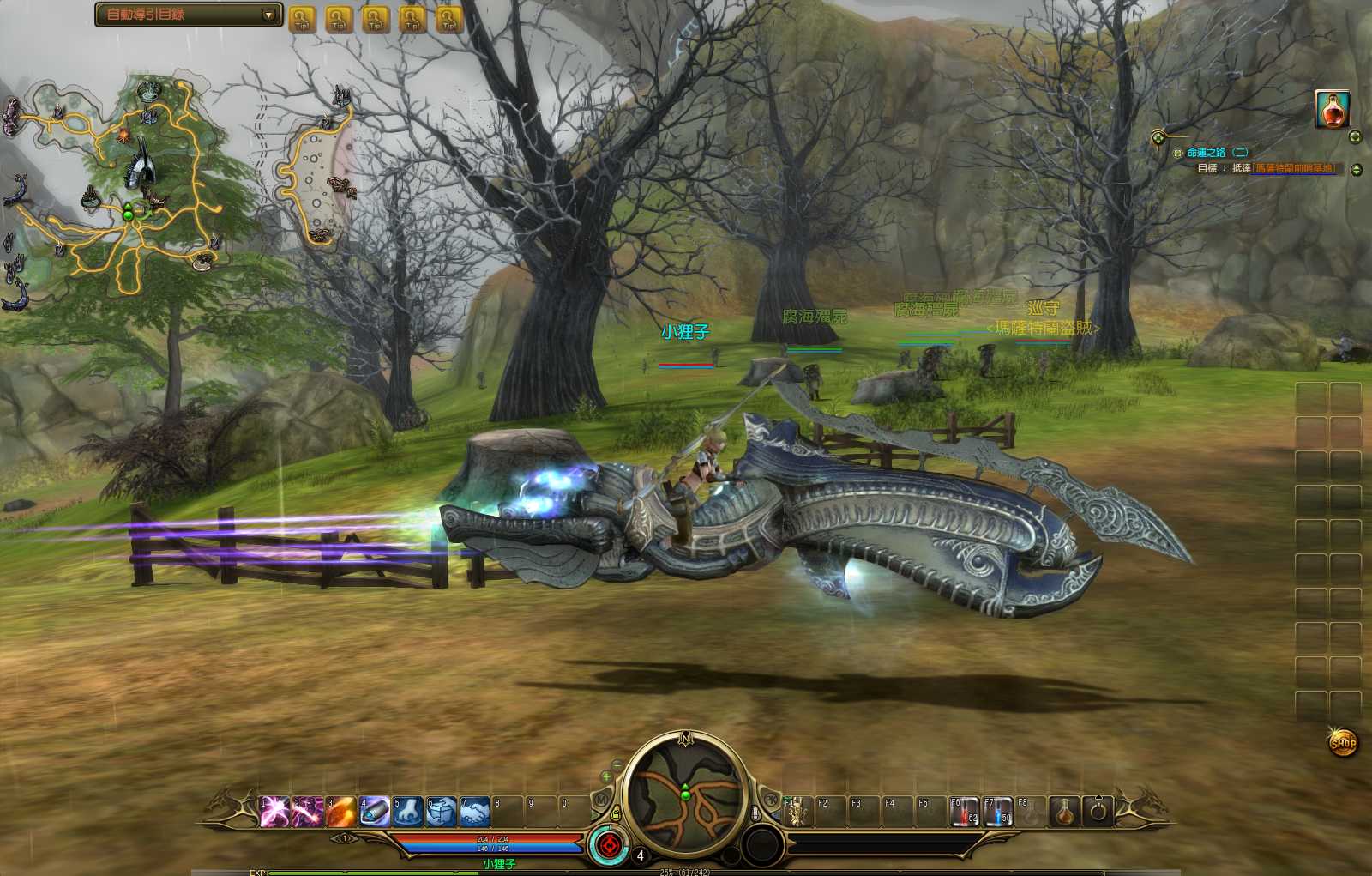Cast the fire skill in slot 3

340,811
